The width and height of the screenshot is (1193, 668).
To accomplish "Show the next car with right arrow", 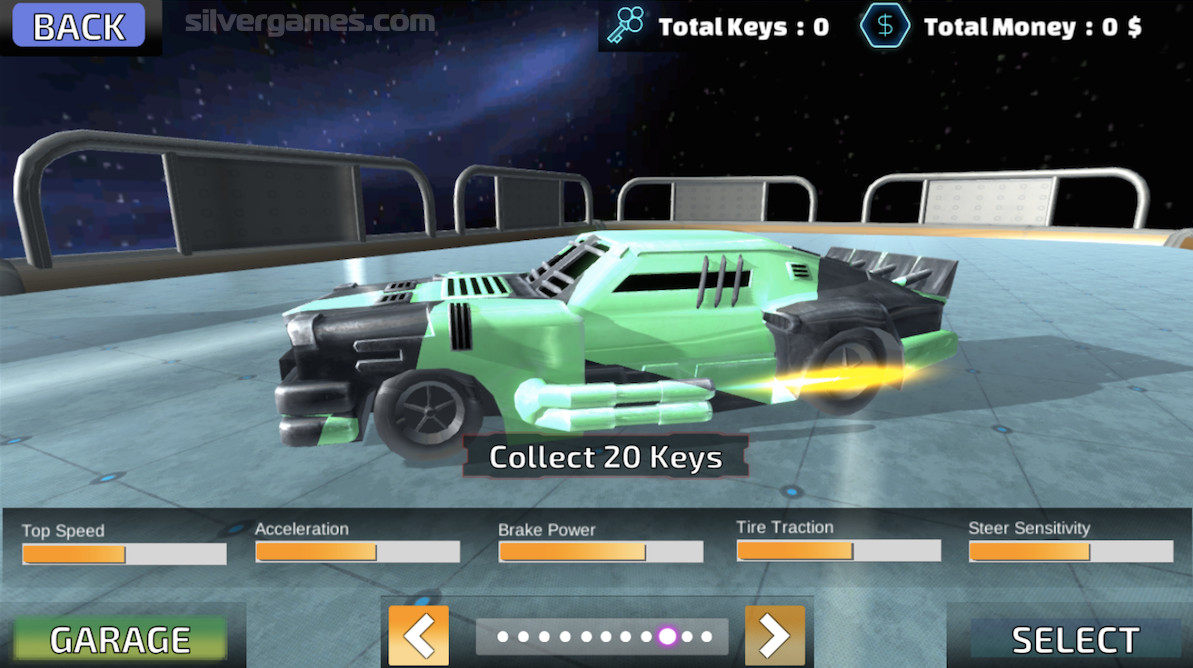I will coord(774,635).
